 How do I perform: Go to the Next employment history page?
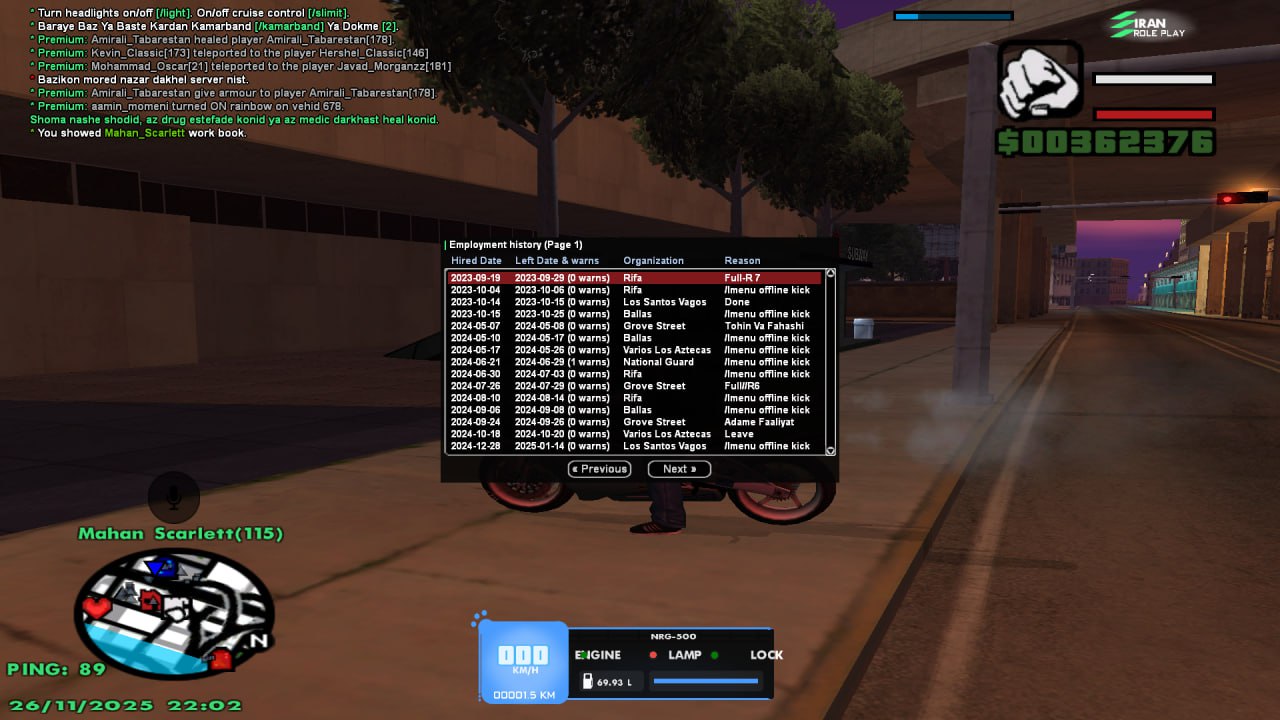point(679,469)
